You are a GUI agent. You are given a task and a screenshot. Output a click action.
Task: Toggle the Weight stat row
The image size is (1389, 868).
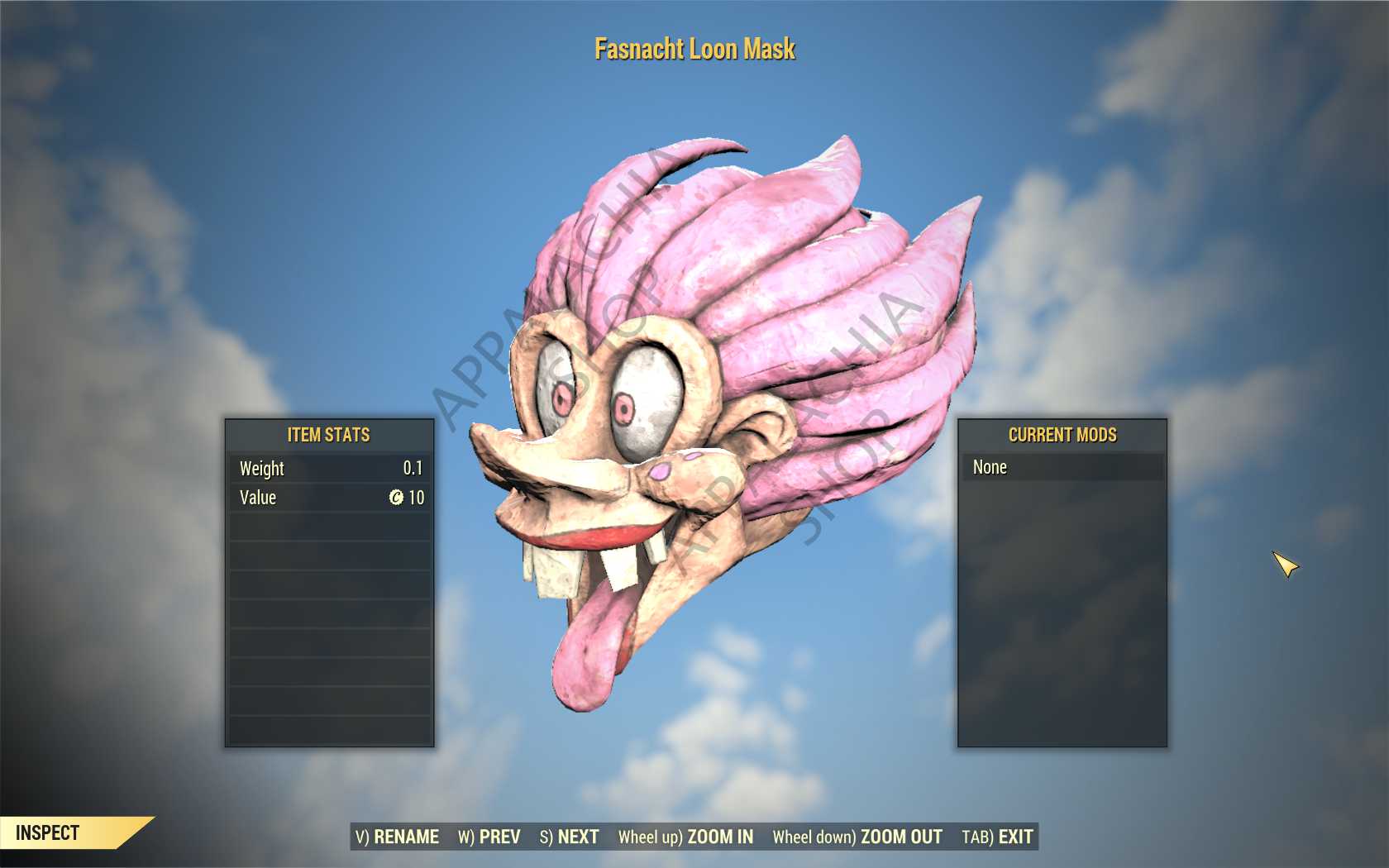click(328, 469)
